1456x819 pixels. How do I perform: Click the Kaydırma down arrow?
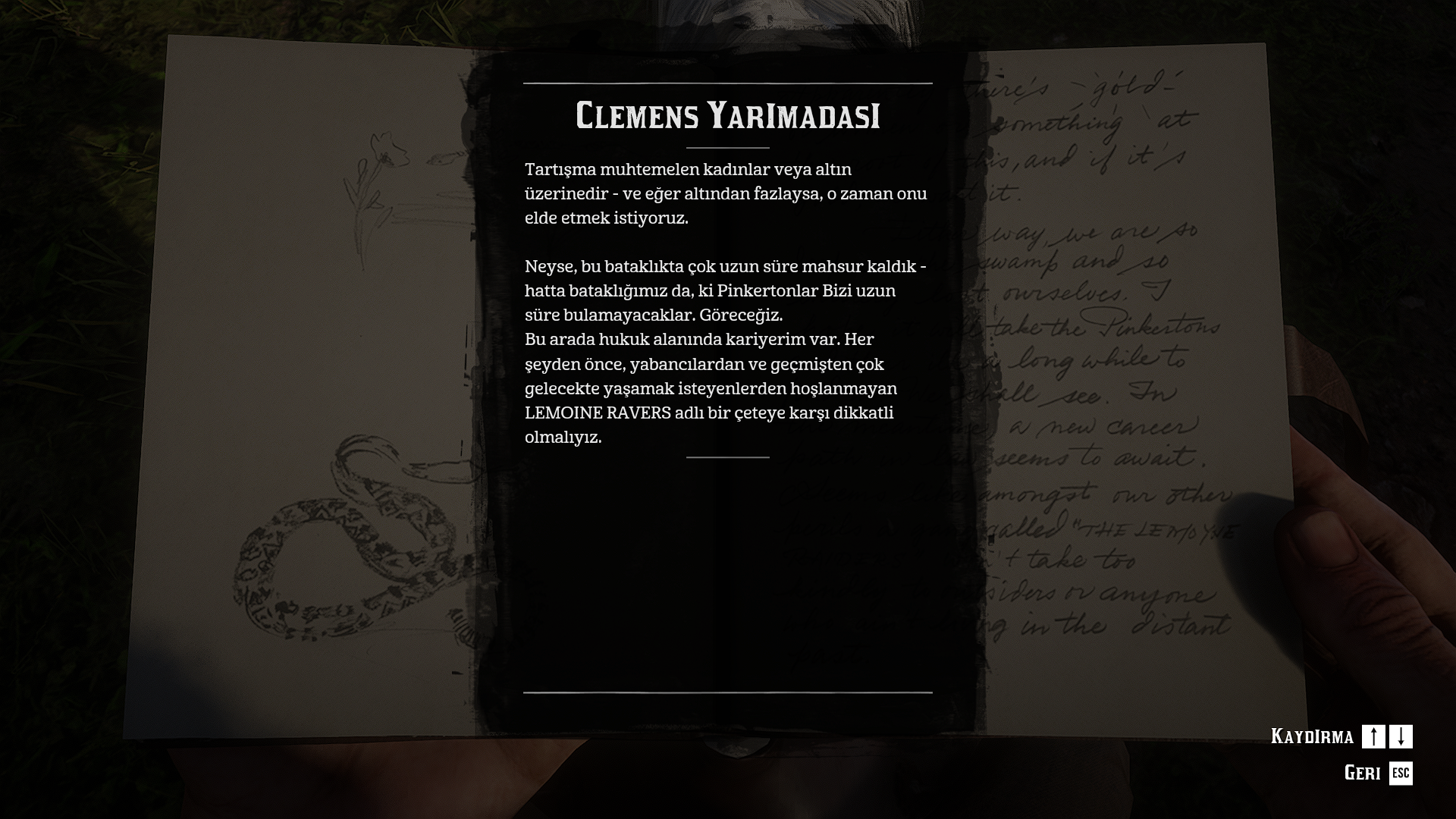click(x=1401, y=736)
